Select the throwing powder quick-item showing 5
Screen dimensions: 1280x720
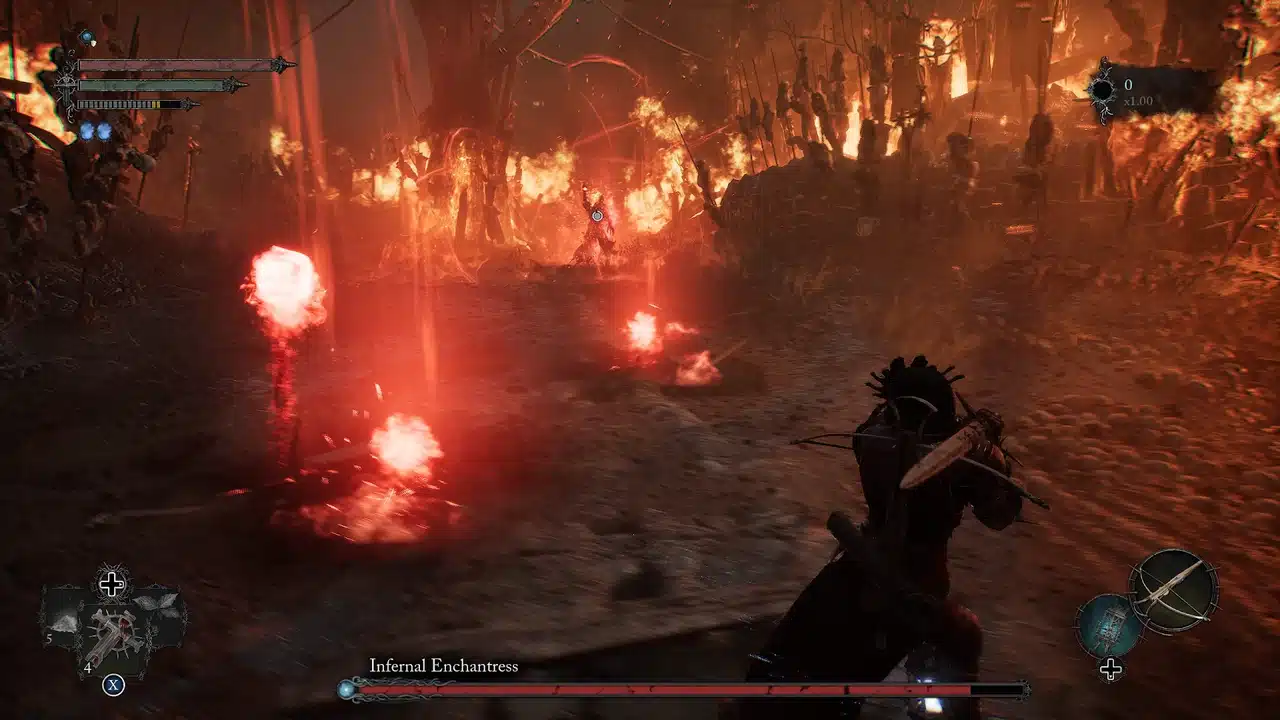click(x=65, y=625)
